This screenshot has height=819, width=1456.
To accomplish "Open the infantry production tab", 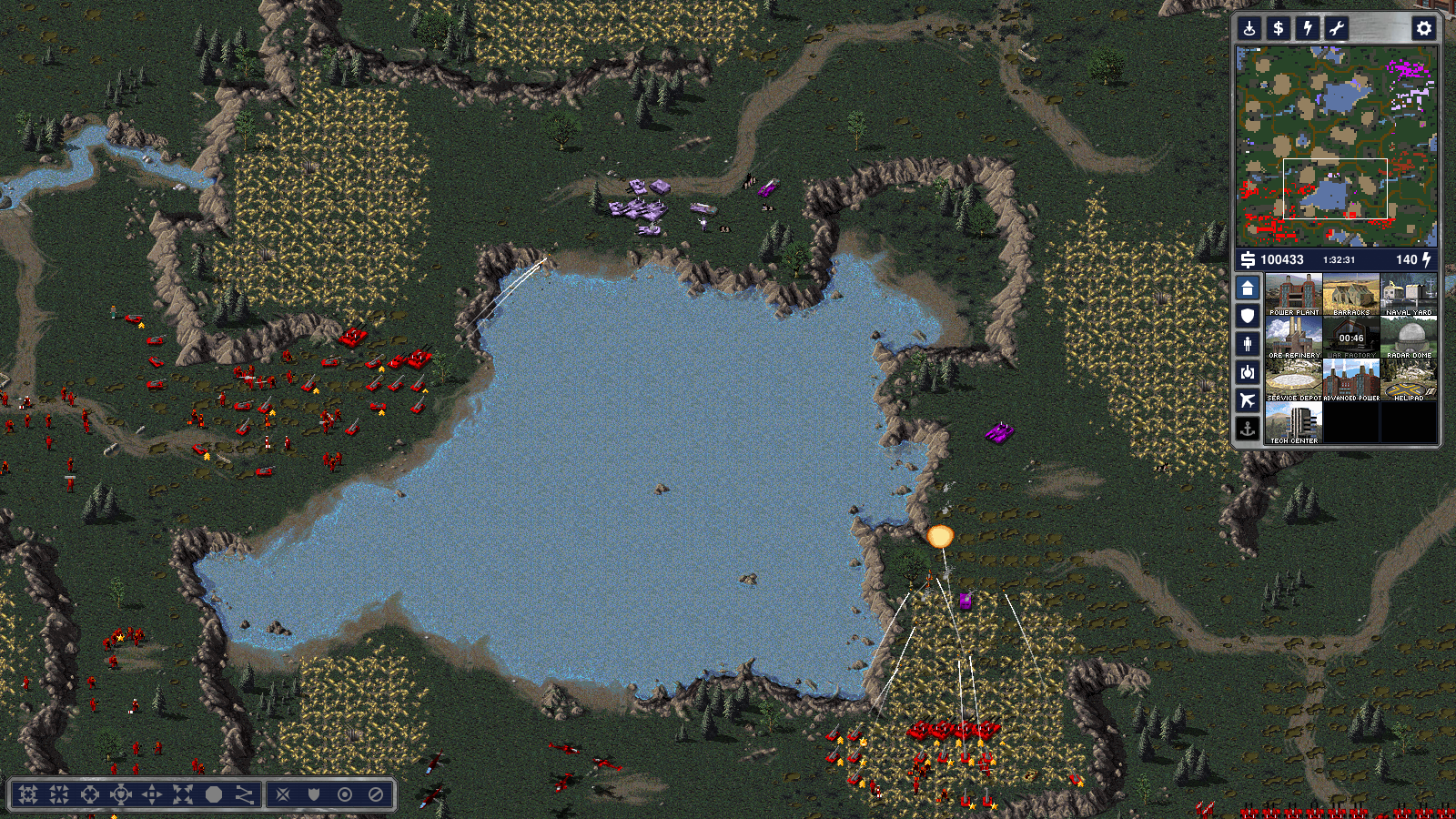I will (1248, 344).
